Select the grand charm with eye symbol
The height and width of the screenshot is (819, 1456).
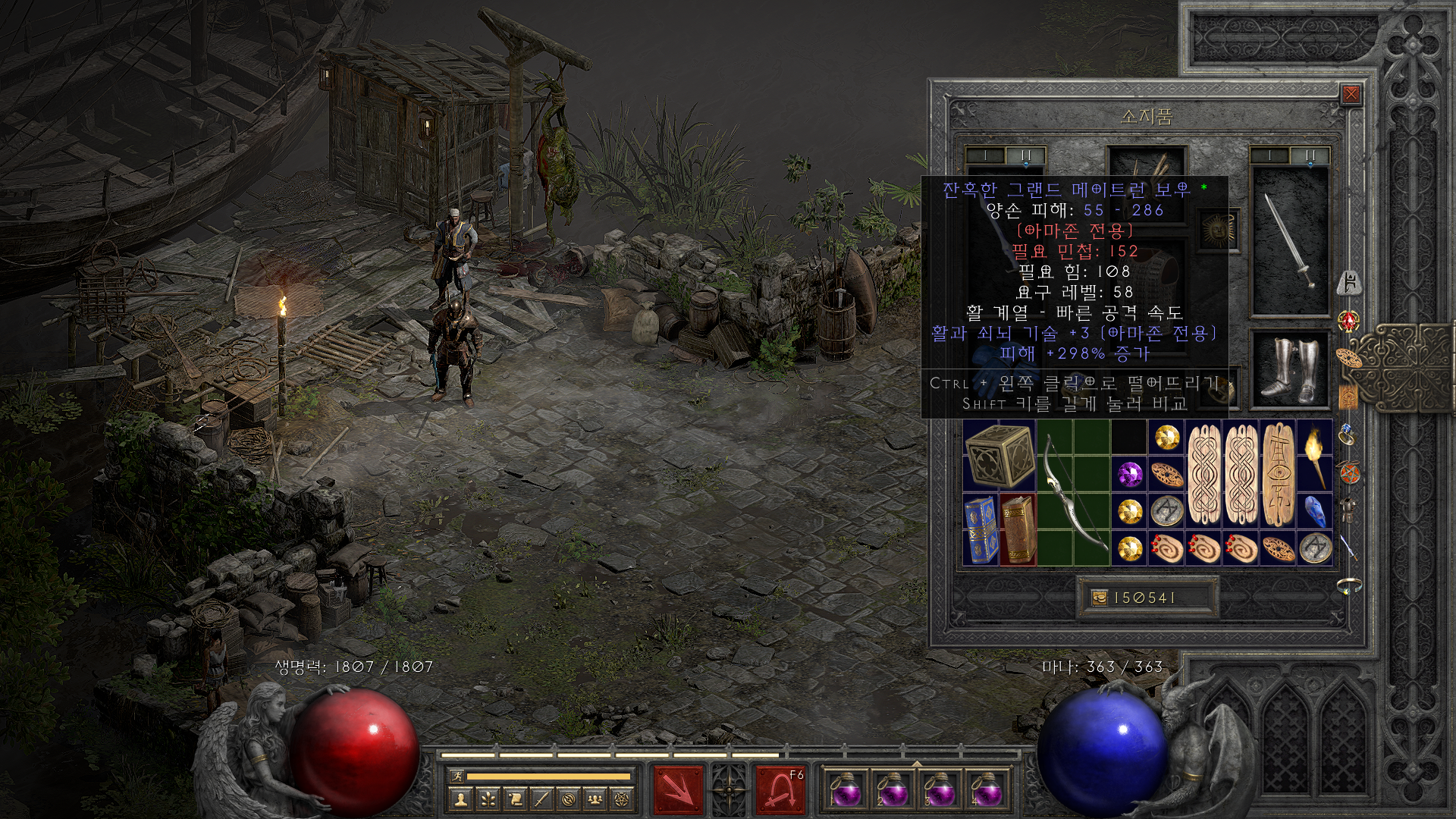coord(1278,475)
